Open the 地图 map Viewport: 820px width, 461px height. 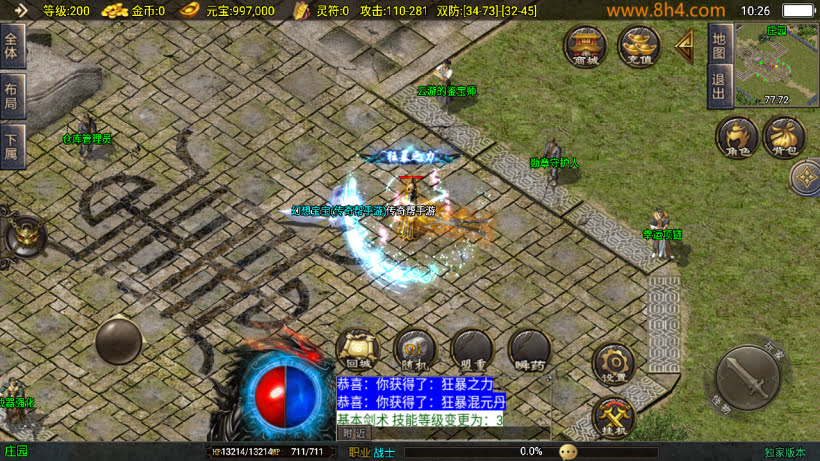tap(717, 43)
